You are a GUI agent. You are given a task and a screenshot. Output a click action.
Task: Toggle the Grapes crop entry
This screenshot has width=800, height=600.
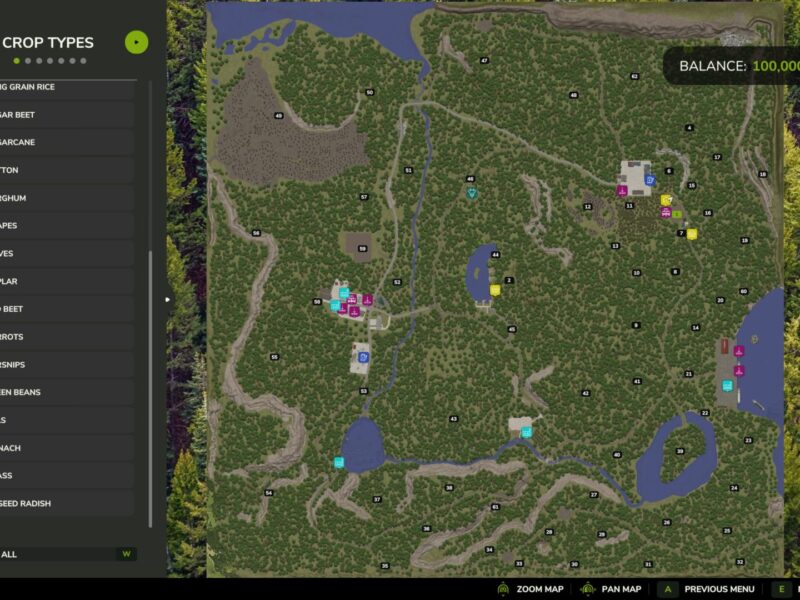pos(60,226)
